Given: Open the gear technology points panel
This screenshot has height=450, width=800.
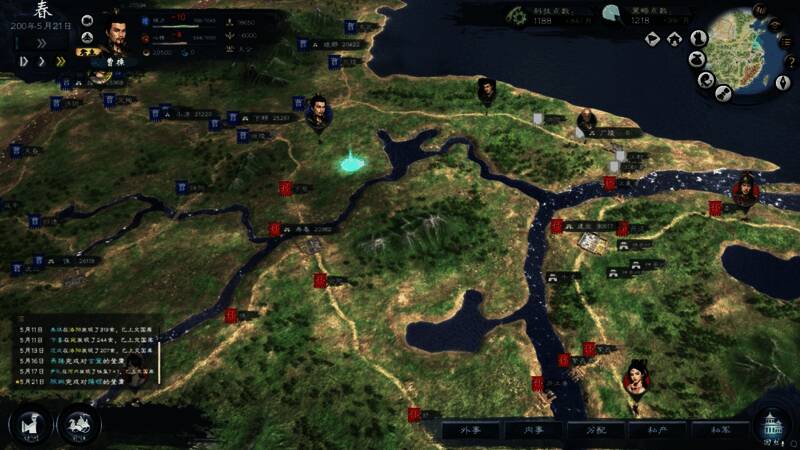Looking at the screenshot, I should [516, 14].
